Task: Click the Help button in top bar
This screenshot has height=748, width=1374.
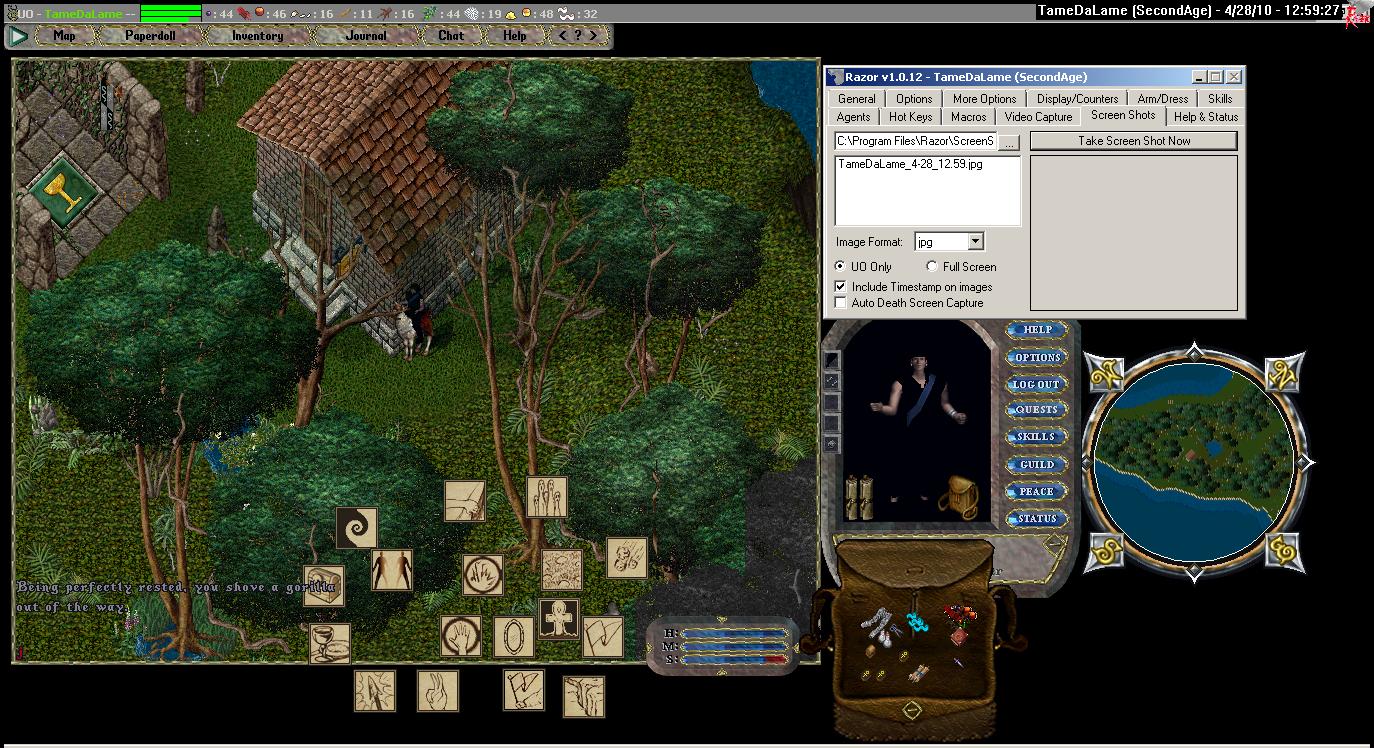Action: (x=514, y=36)
